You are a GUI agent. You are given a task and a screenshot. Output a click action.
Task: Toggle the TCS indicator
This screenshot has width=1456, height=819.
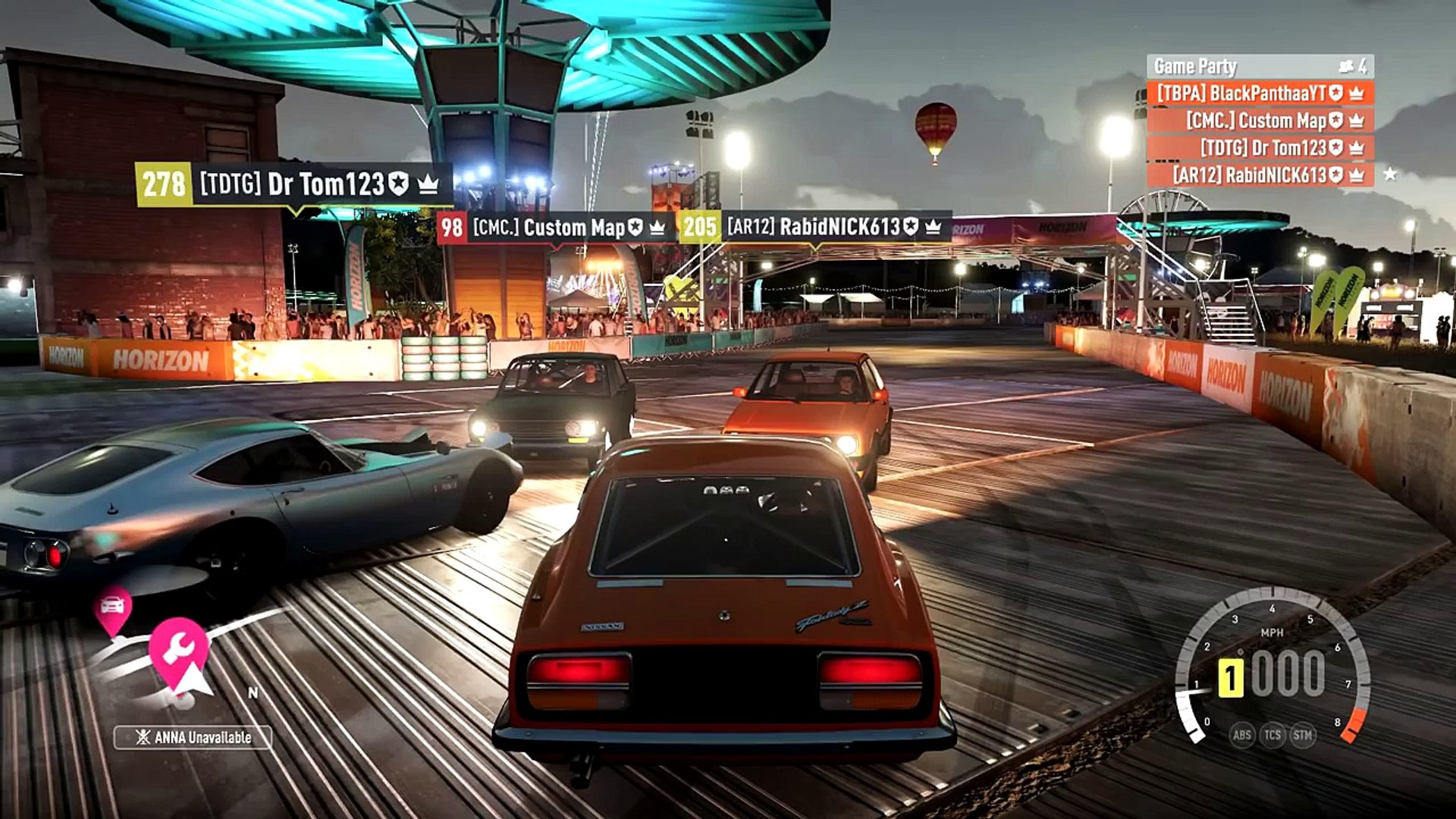(x=1272, y=734)
